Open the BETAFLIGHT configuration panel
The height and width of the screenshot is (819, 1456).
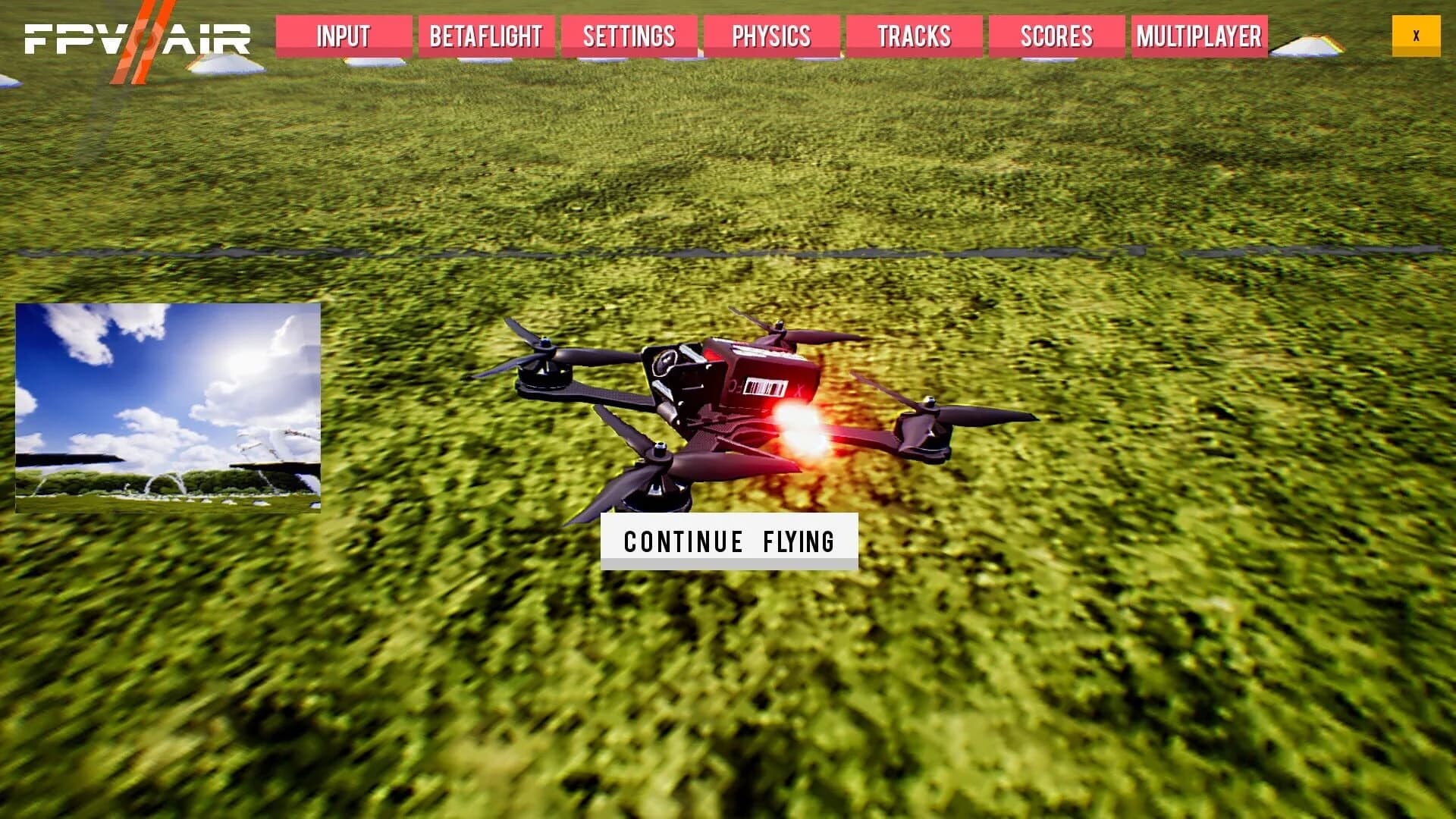485,36
